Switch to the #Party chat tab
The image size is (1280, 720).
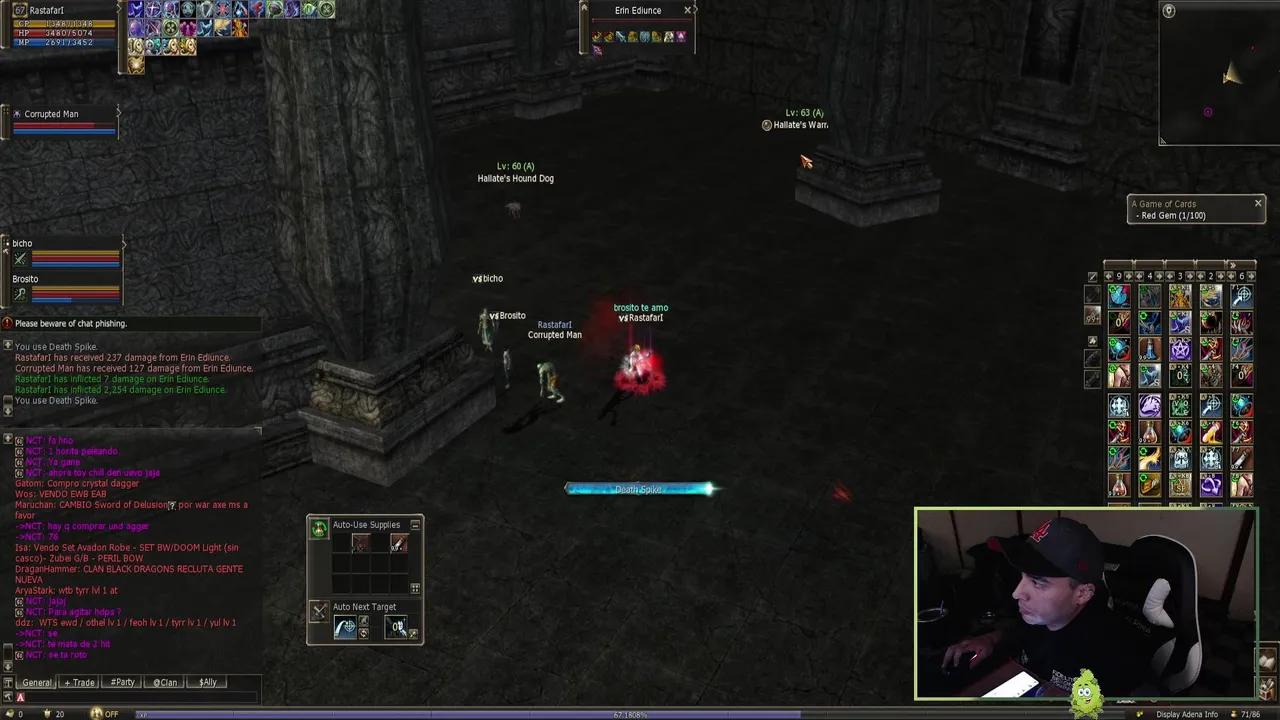click(122, 682)
